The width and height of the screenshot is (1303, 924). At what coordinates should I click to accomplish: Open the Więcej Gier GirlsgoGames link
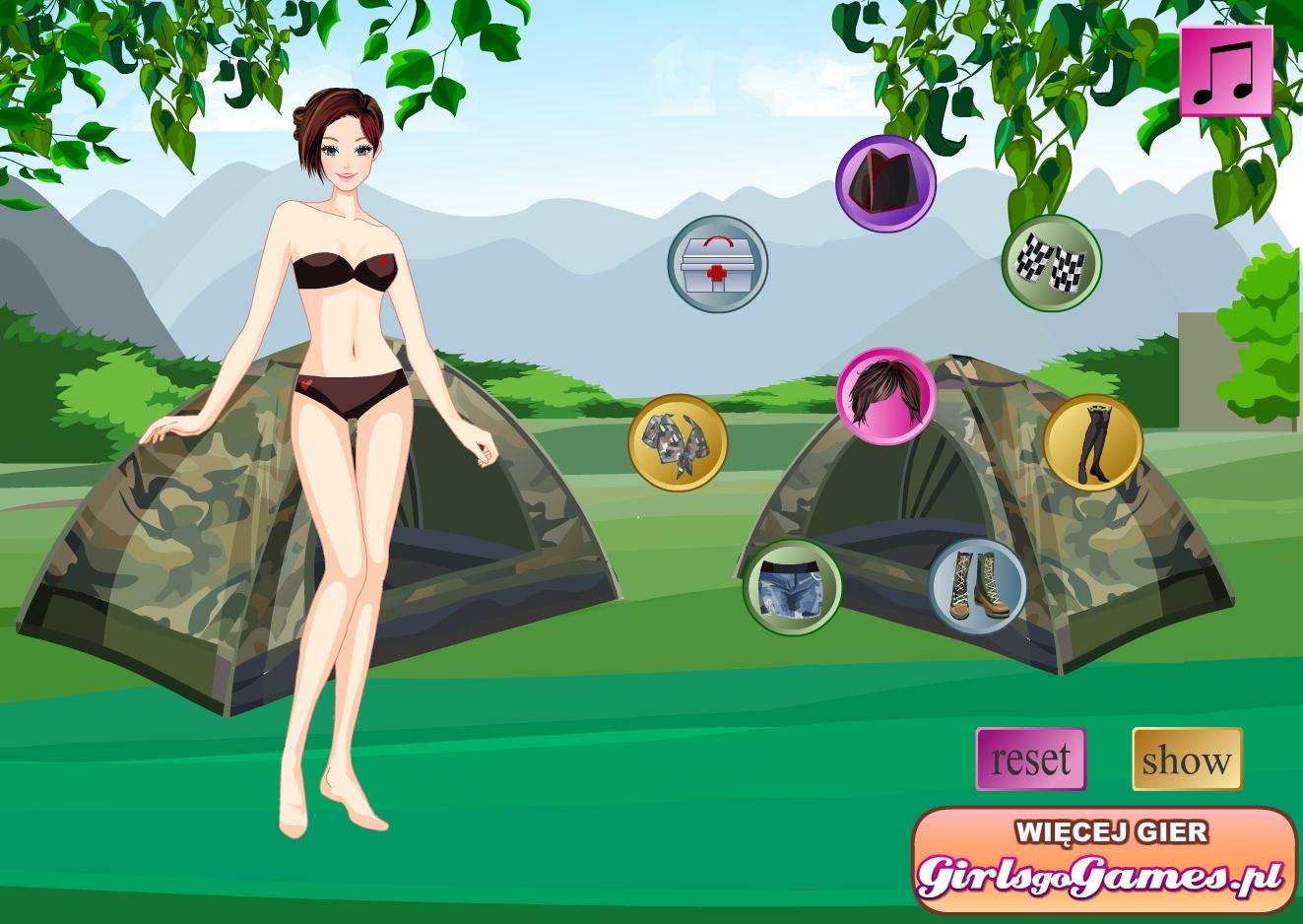(1103, 862)
